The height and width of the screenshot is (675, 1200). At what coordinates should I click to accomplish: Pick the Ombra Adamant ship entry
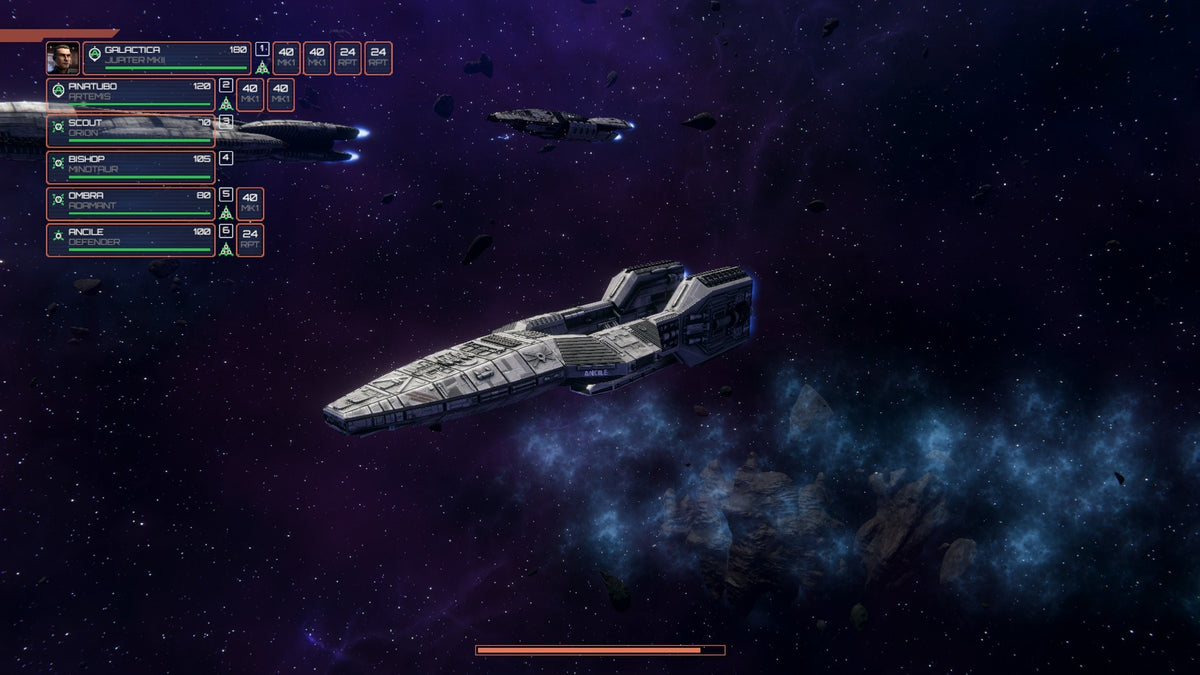130,204
